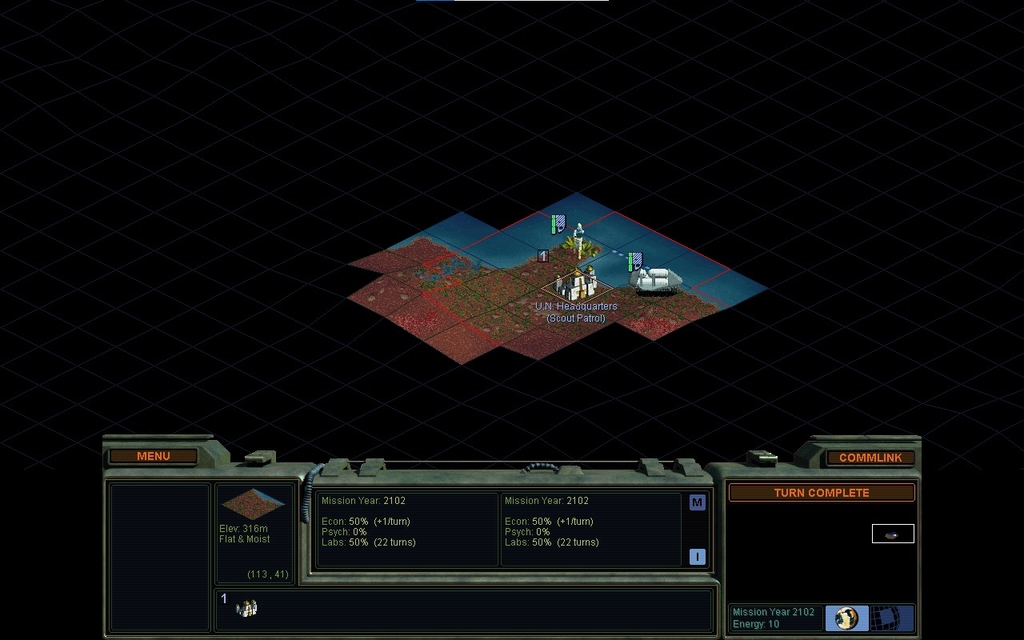Toggle the grid map view icon
1024x640 pixels.
(887, 618)
